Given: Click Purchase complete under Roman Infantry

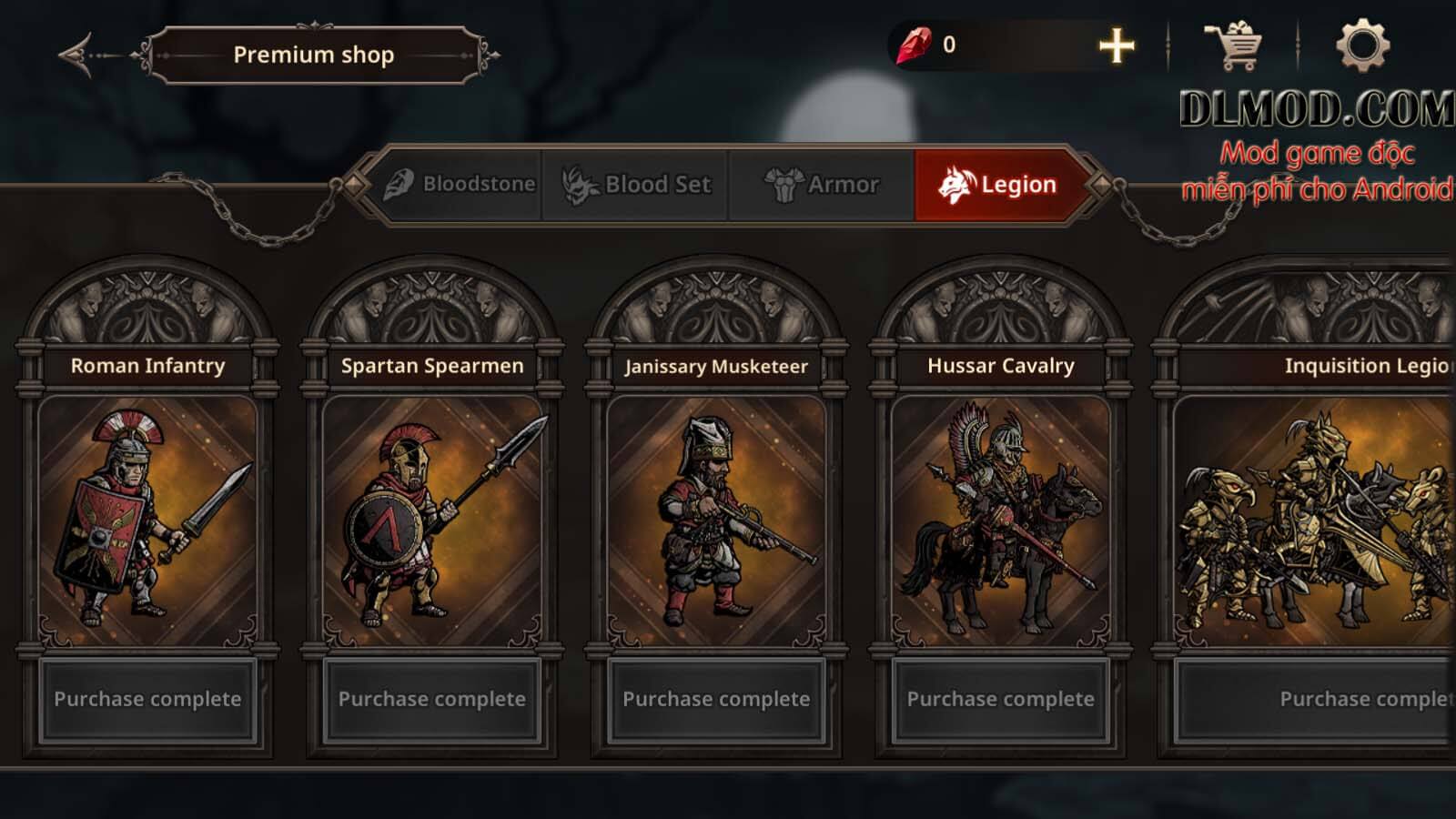Looking at the screenshot, I should [148, 700].
